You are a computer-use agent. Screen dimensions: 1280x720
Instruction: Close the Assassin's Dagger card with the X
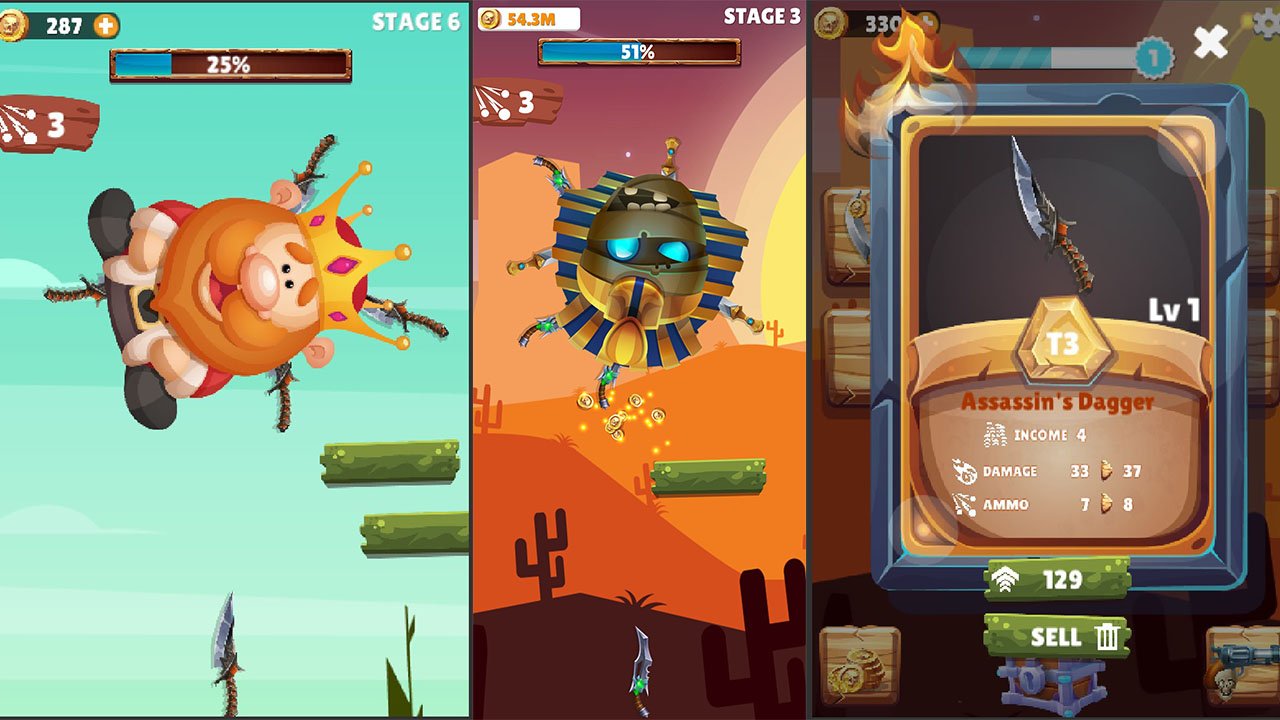[x=1211, y=41]
